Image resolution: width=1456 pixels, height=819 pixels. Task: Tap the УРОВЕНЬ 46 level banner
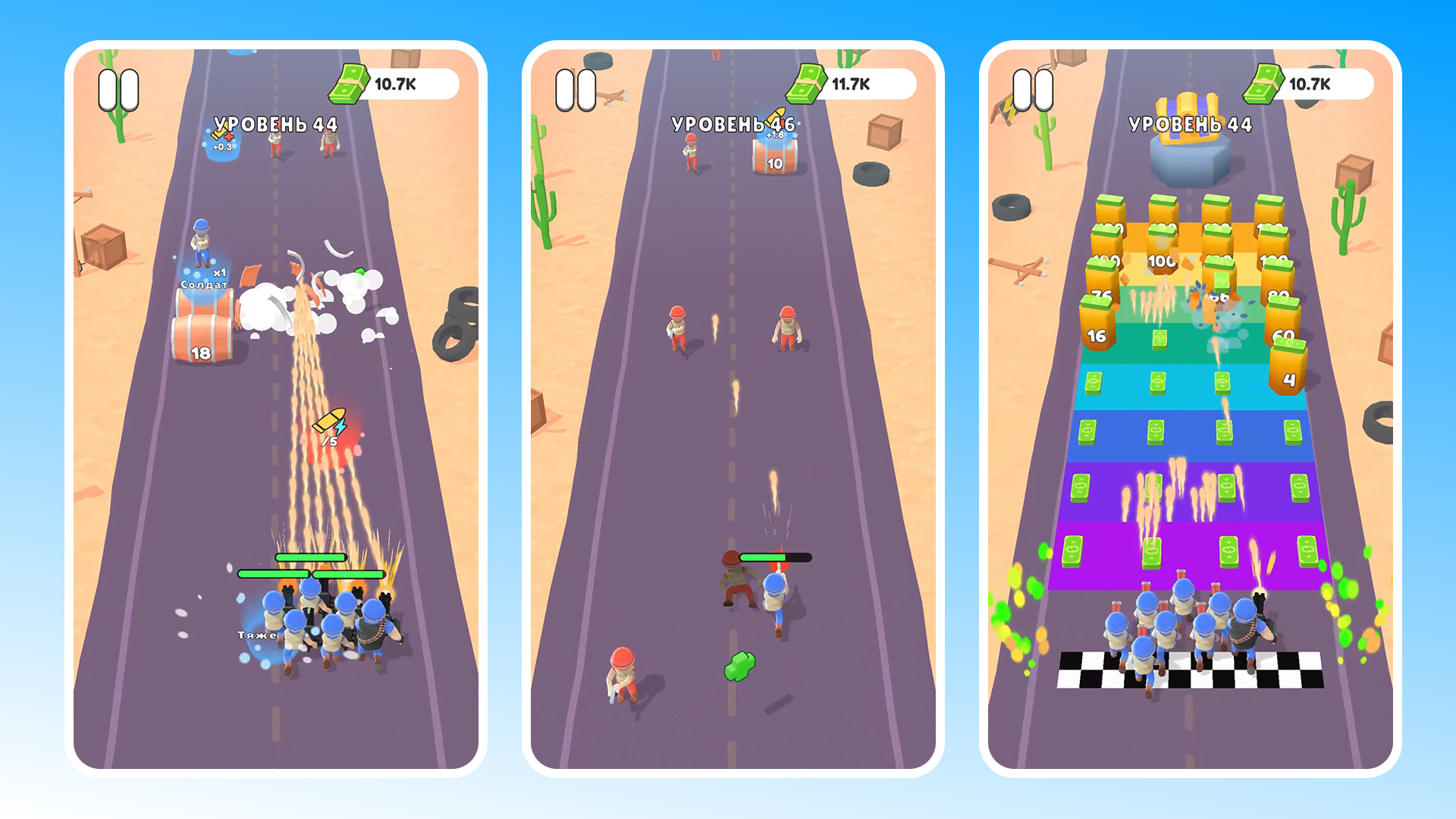pos(733,124)
